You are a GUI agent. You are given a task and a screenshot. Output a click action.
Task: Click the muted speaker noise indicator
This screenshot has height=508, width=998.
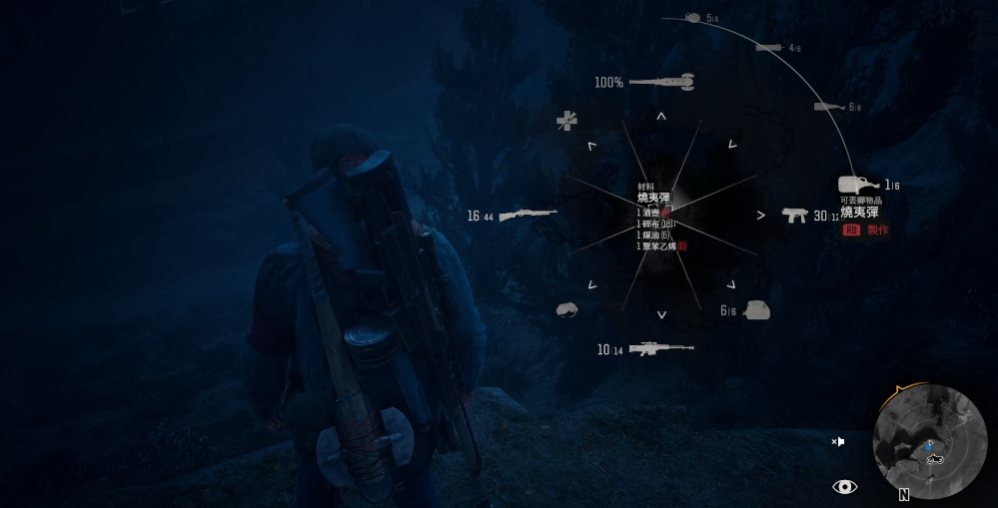(838, 441)
